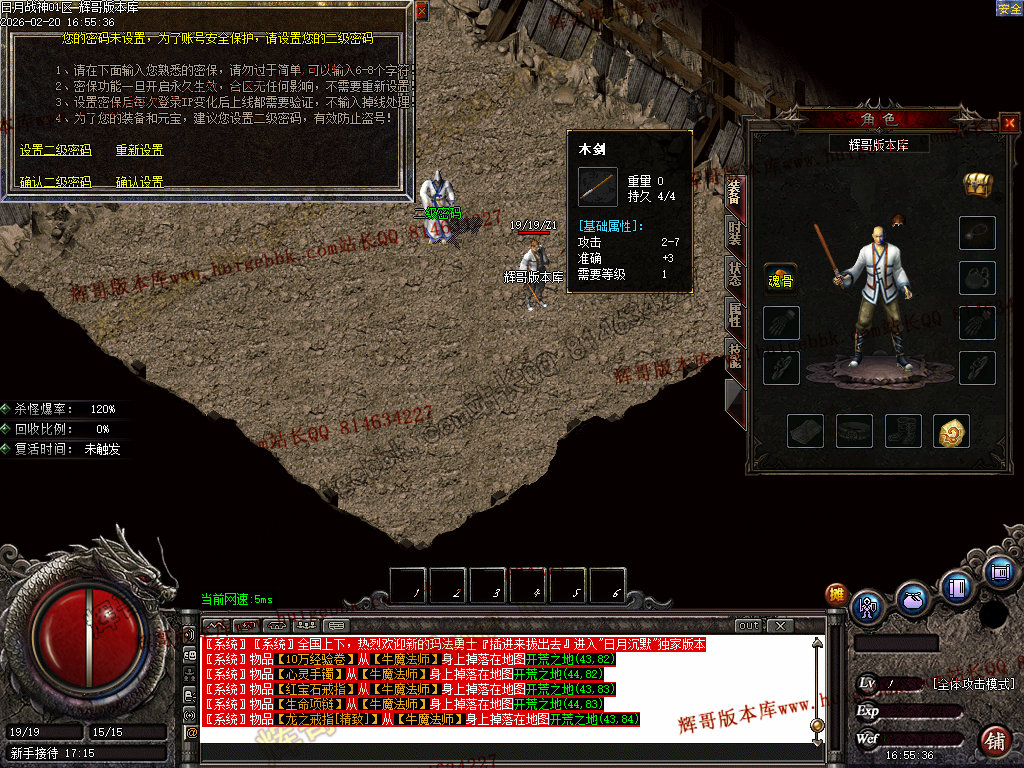This screenshot has height=768, width=1024.
Task: Open the 魂骨 button in character panel
Action: [780, 278]
